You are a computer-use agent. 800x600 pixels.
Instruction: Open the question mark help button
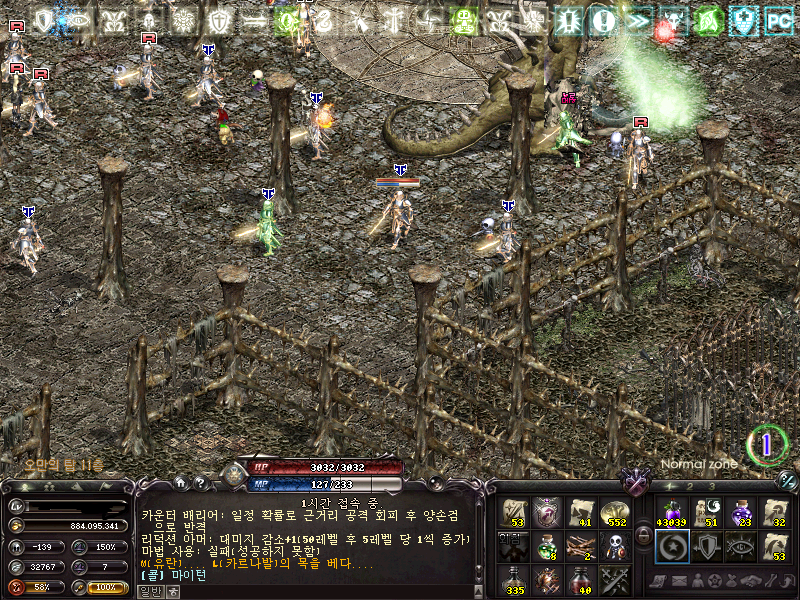200,483
